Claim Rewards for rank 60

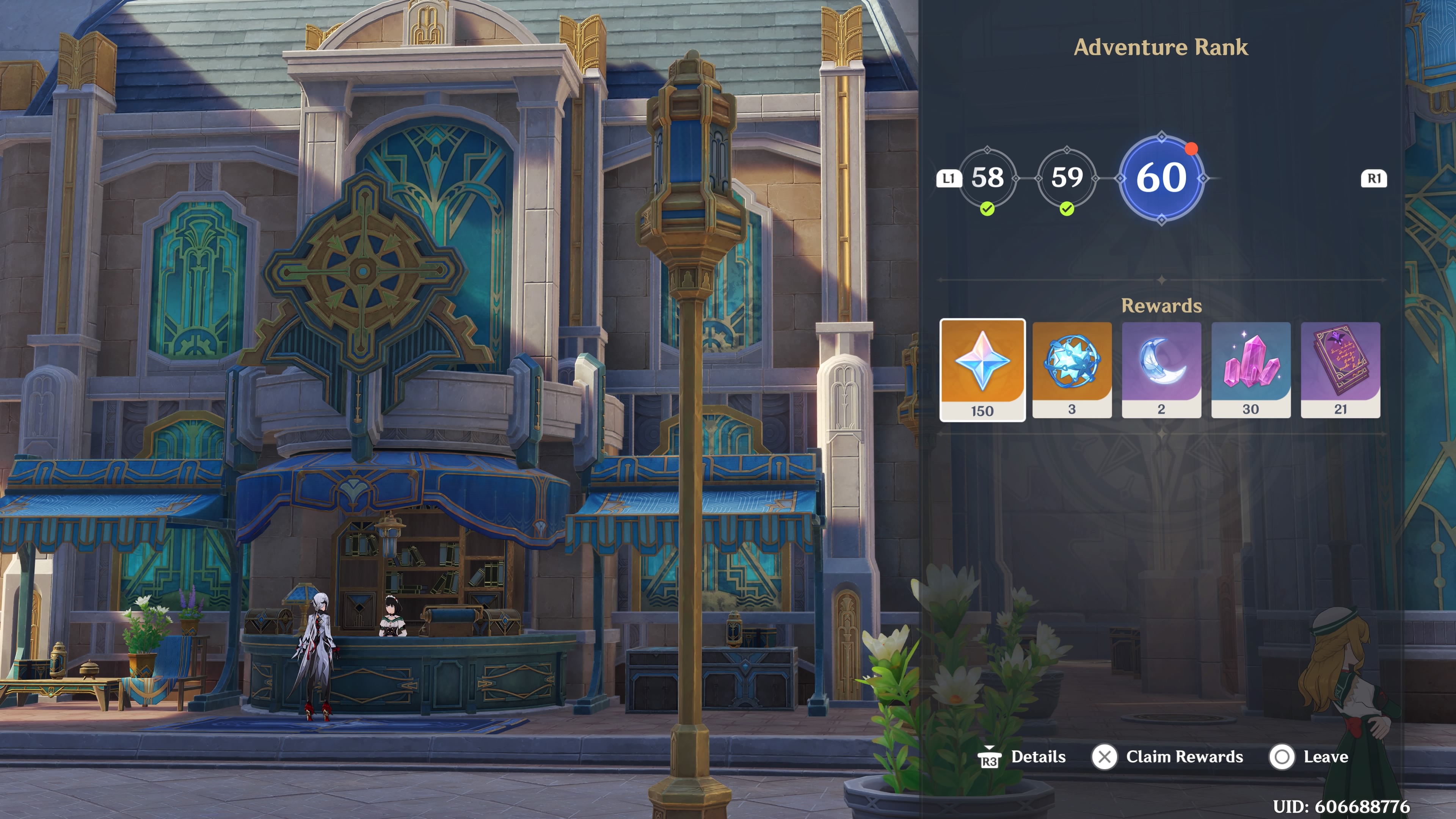click(1168, 757)
